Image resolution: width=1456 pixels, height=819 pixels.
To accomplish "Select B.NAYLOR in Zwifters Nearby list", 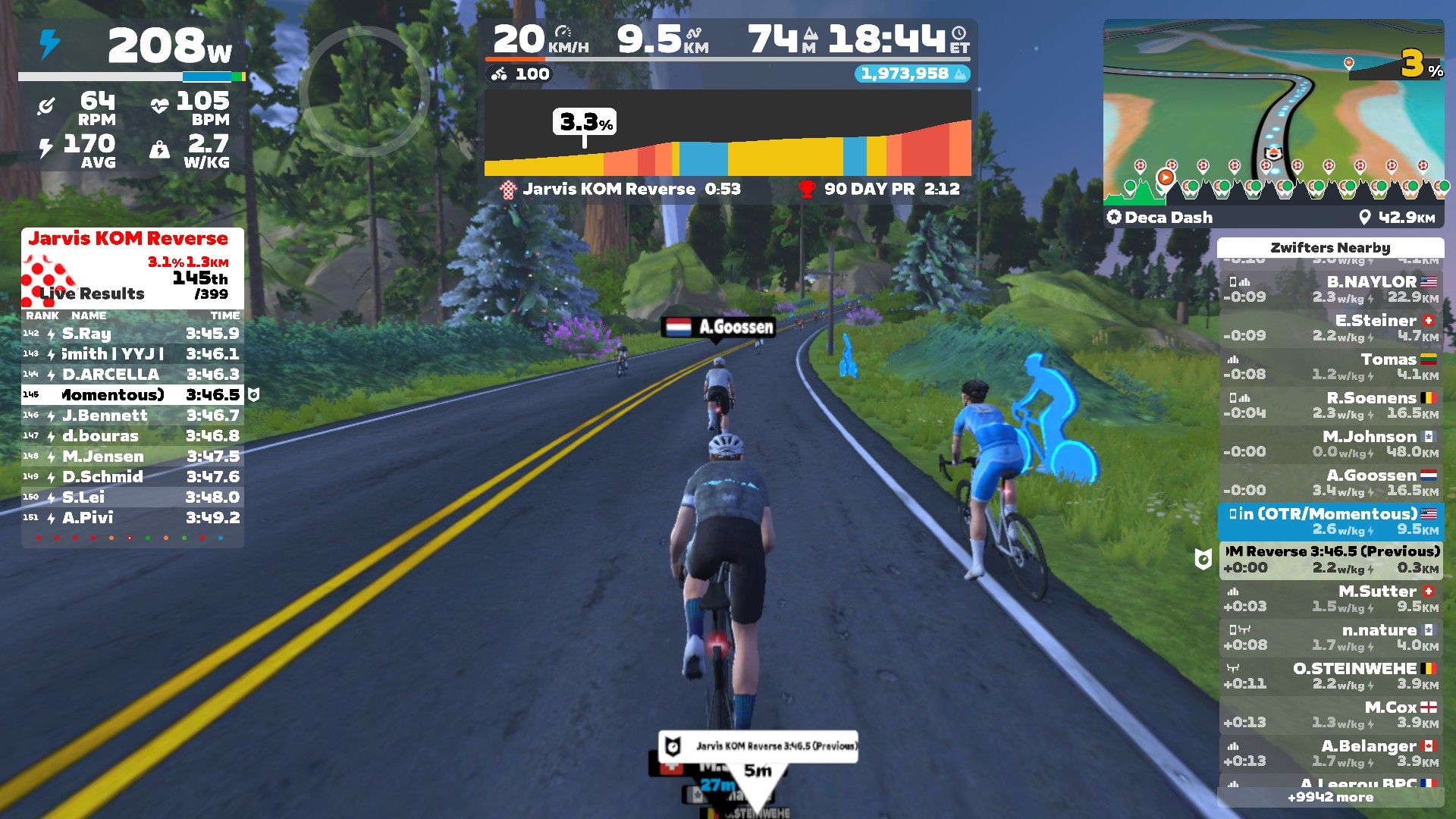I will [1331, 289].
